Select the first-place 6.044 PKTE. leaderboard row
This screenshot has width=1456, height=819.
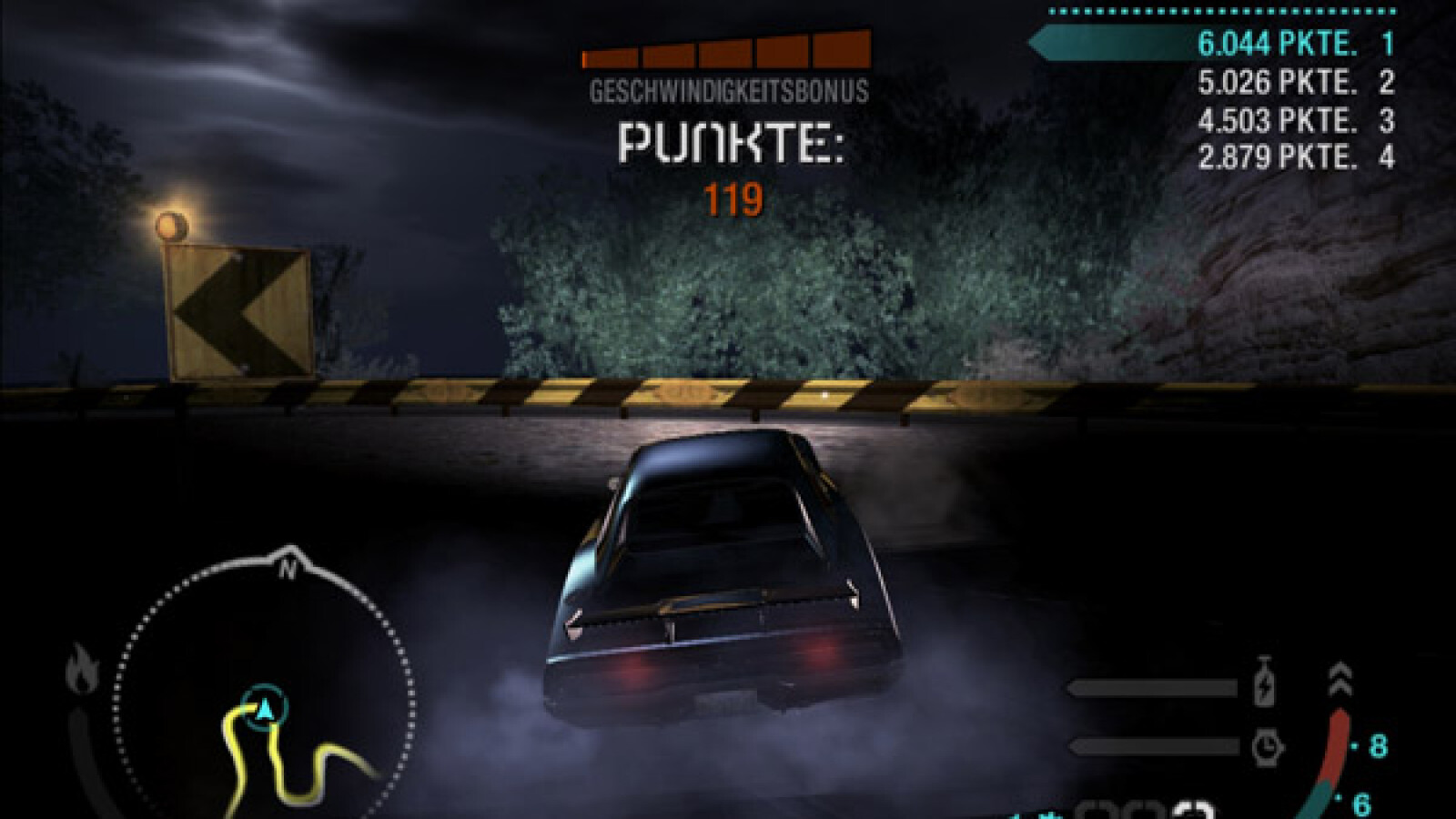click(1292, 43)
